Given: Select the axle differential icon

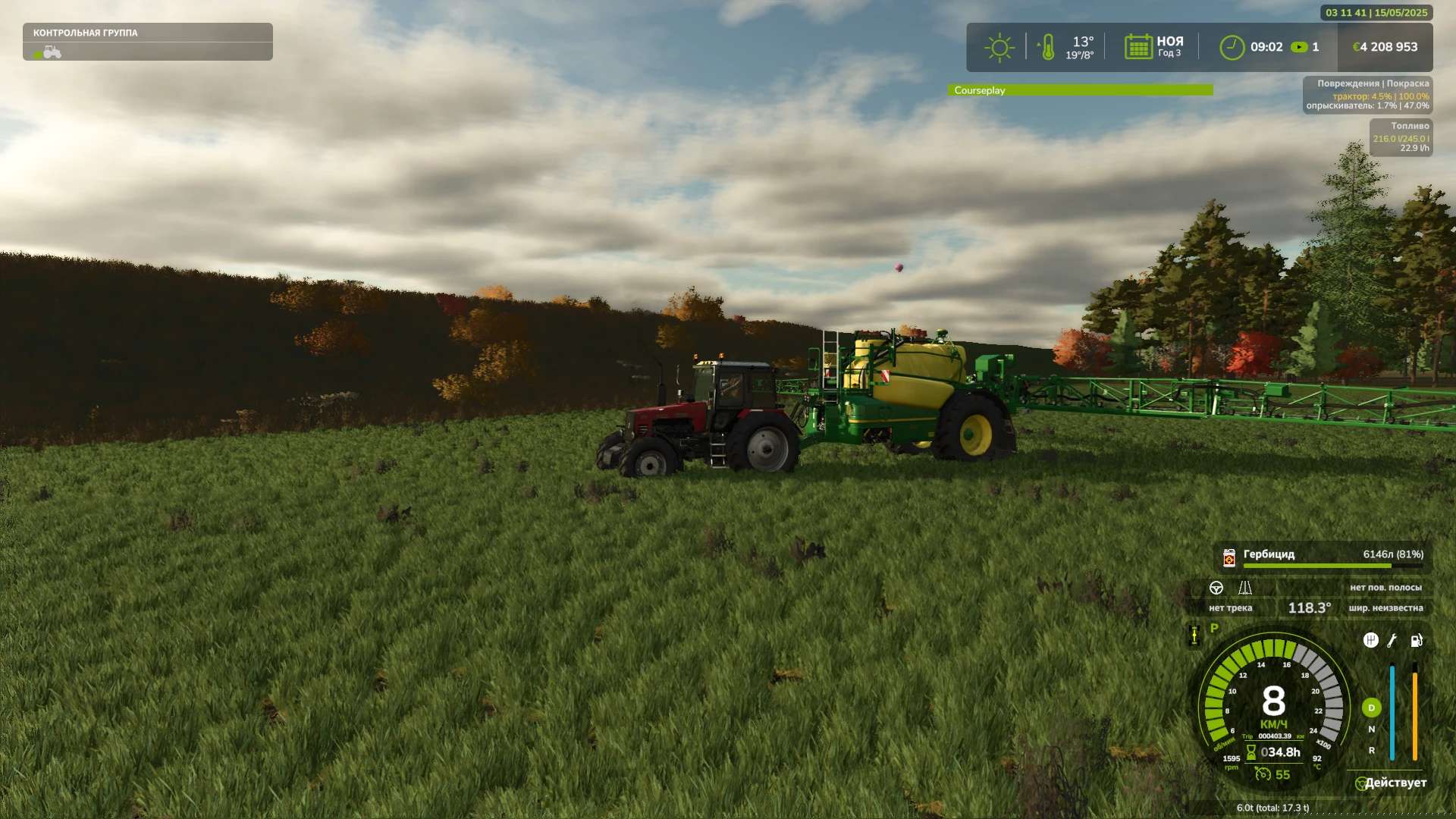Looking at the screenshot, I should (1194, 635).
